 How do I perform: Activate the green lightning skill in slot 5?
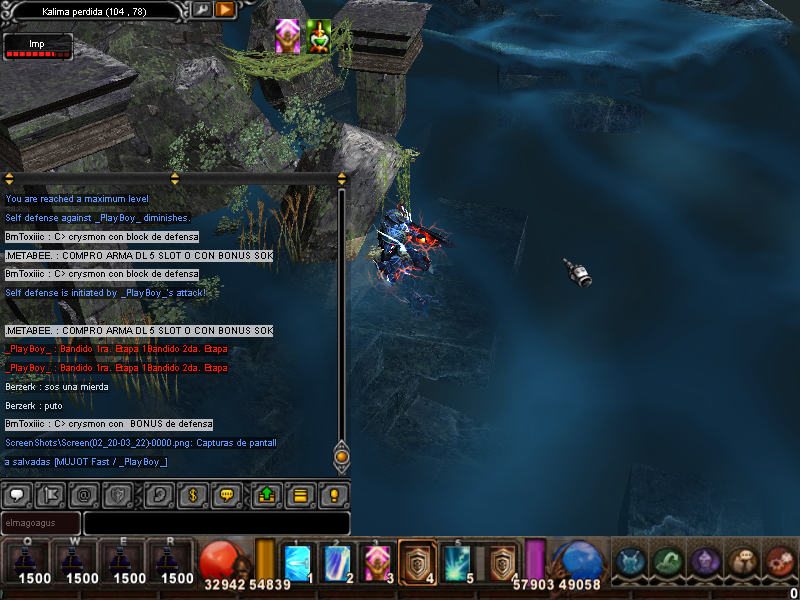[x=457, y=562]
